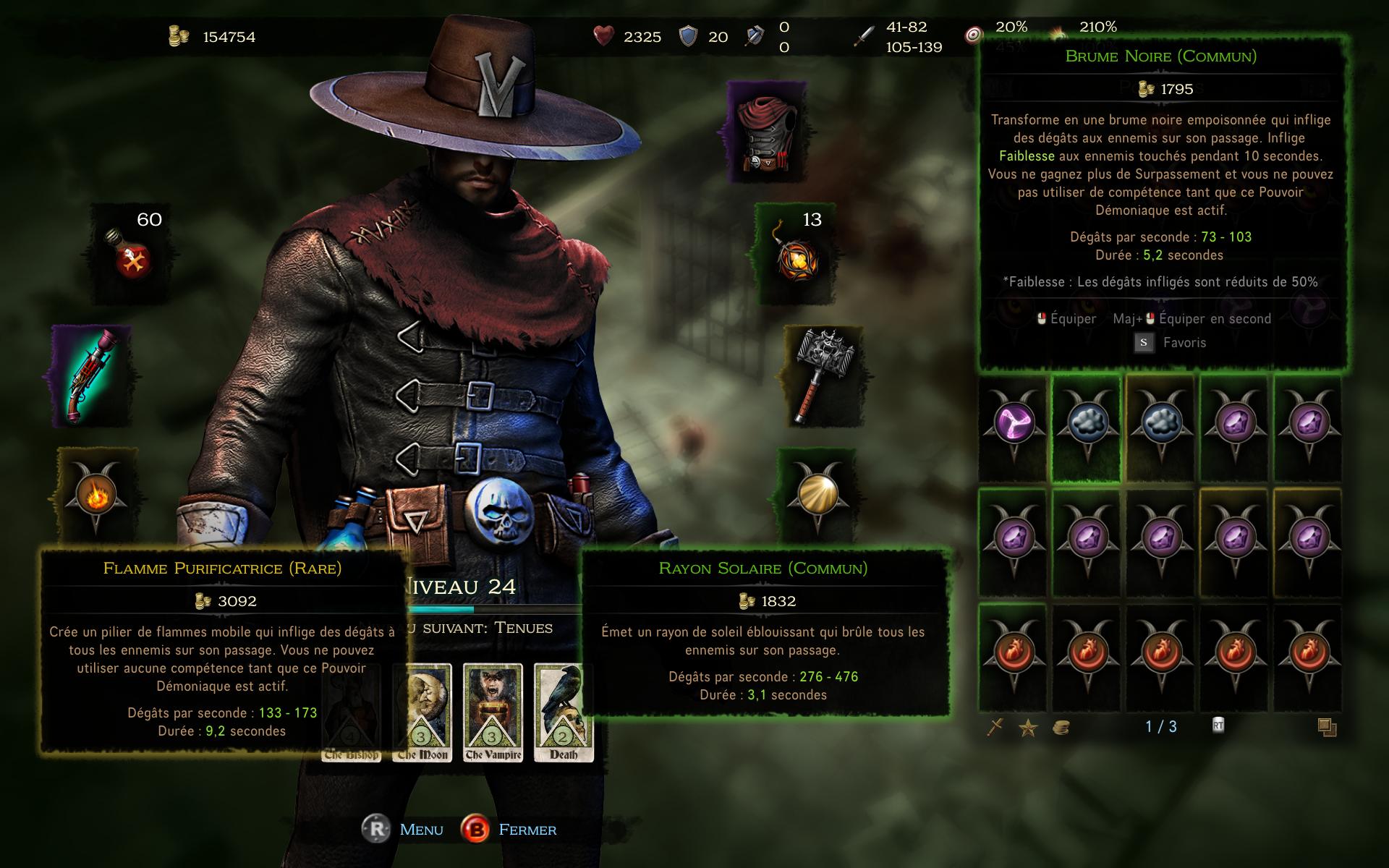Equip the pink spiral demonic power
This screenshot has width=1389, height=868.
click(1013, 425)
